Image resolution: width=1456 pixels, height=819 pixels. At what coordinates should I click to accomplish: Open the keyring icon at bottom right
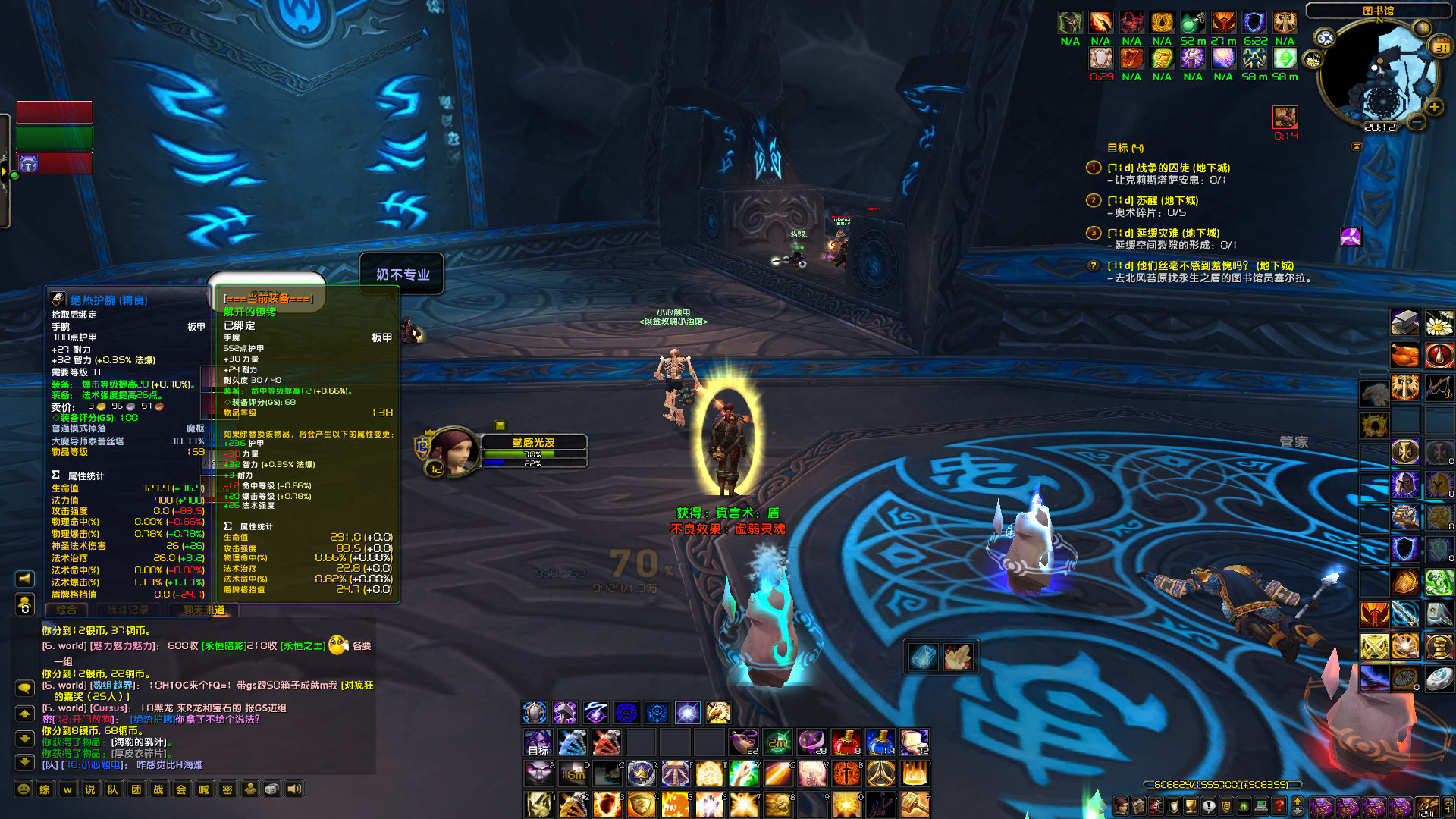click(x=1449, y=805)
